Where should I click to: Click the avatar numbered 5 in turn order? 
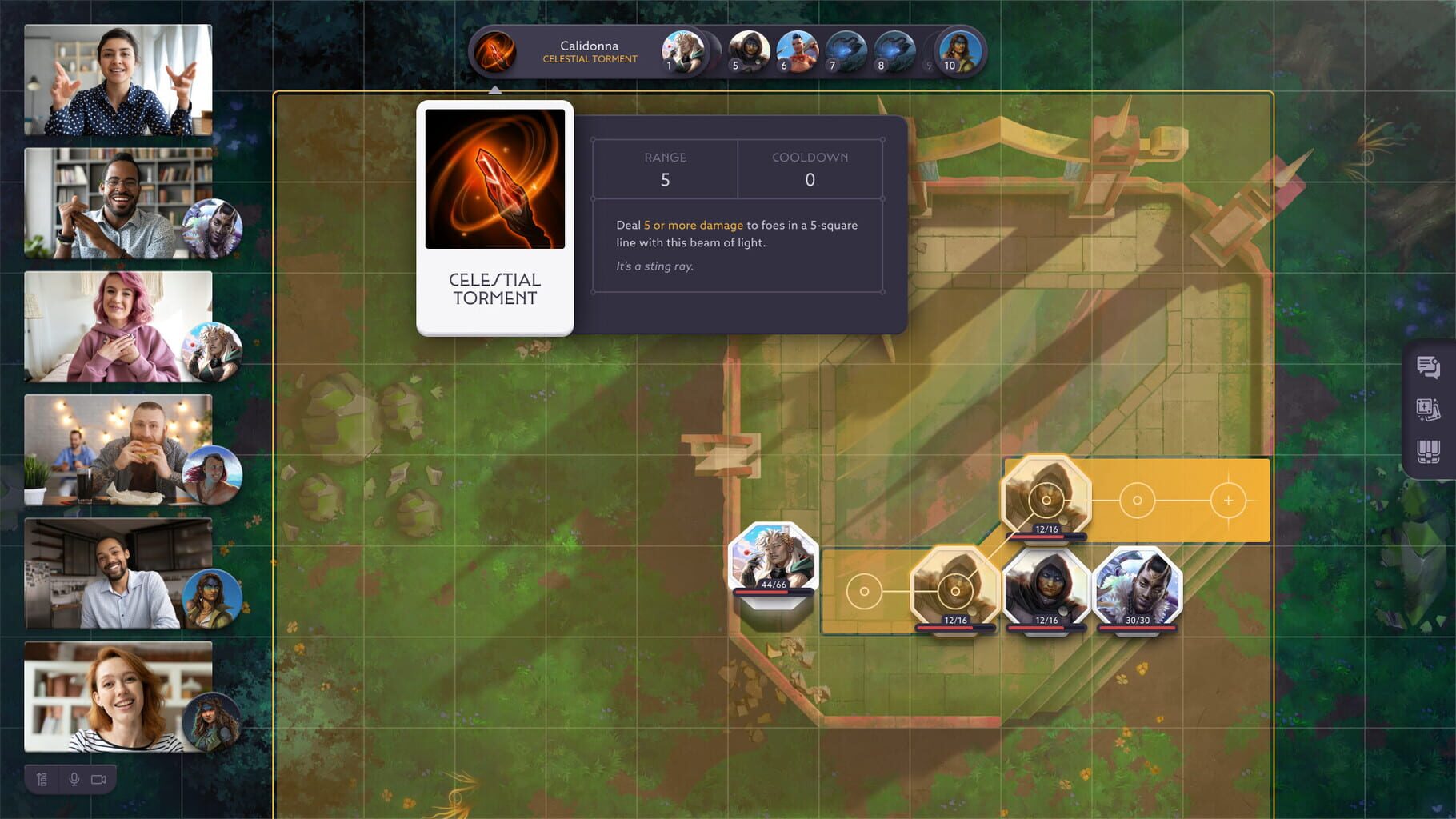[749, 51]
